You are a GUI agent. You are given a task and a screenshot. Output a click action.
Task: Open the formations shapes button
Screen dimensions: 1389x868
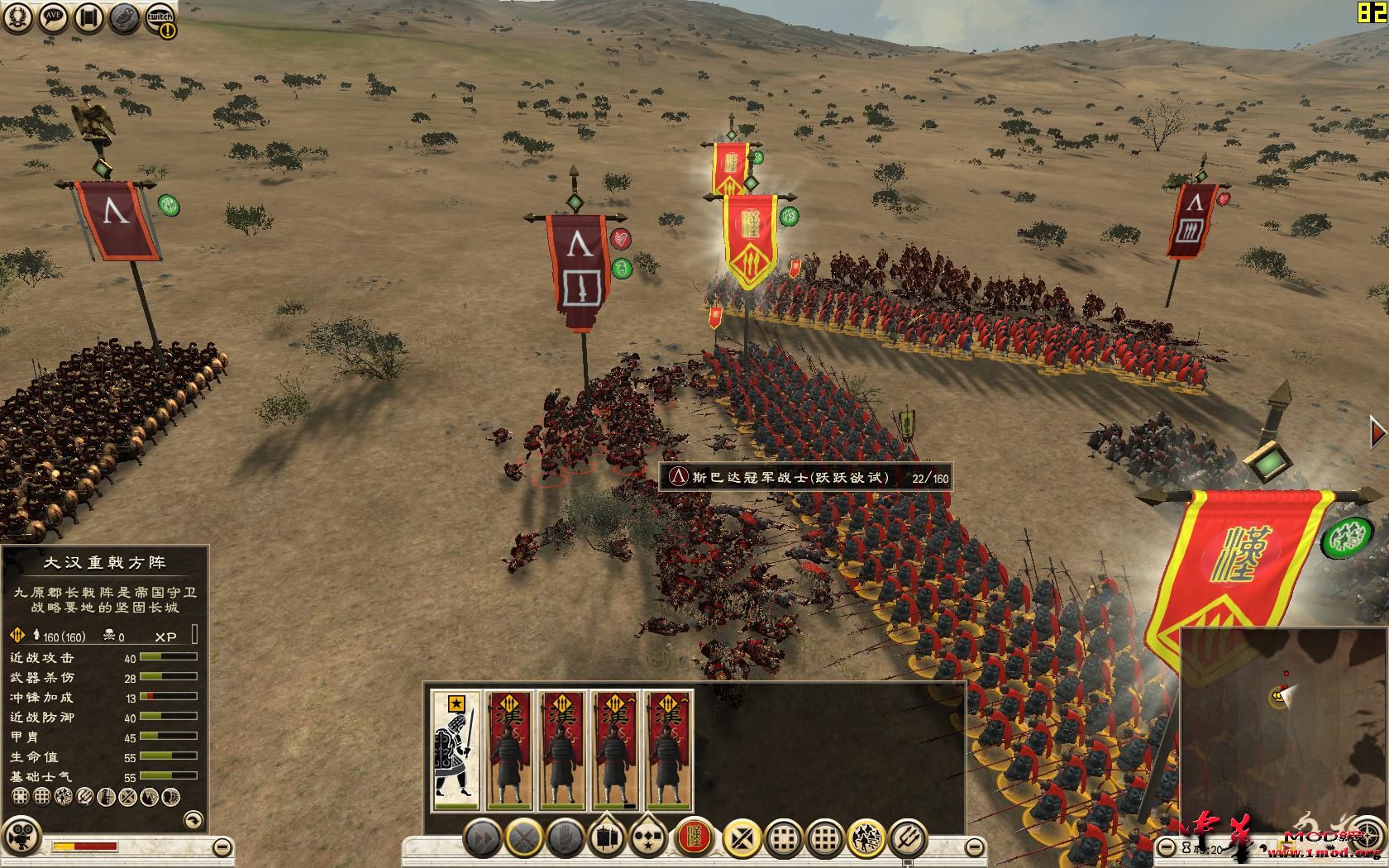coord(649,839)
